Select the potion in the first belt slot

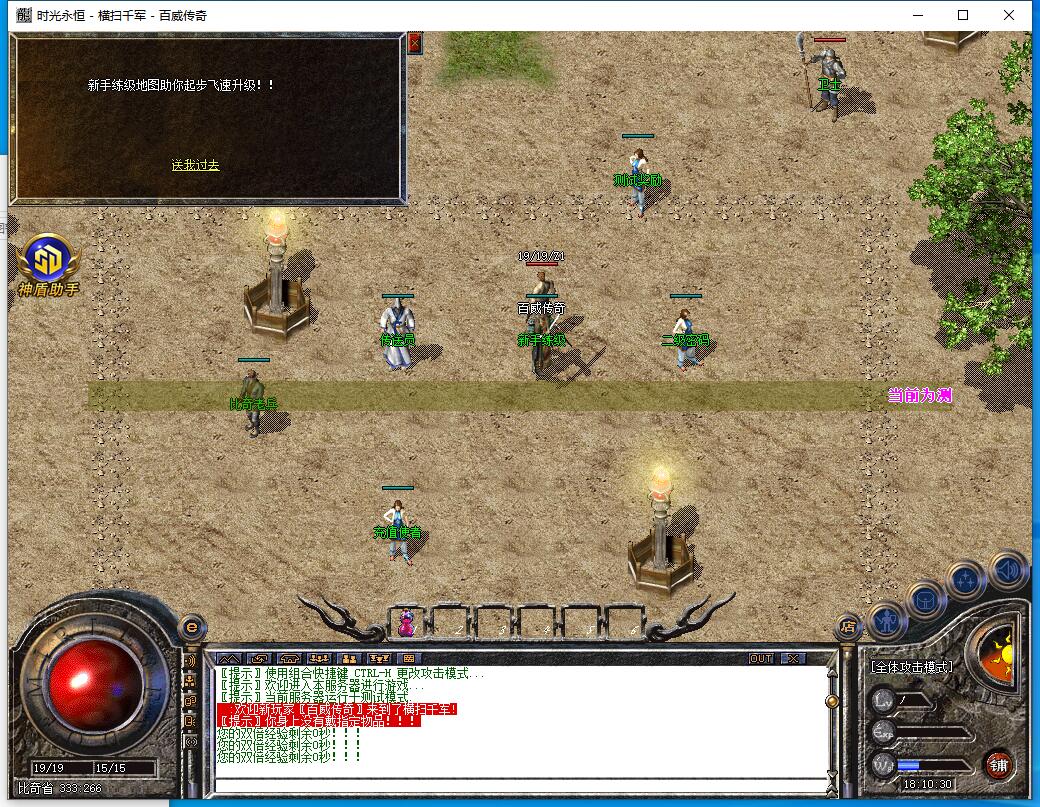click(x=408, y=622)
